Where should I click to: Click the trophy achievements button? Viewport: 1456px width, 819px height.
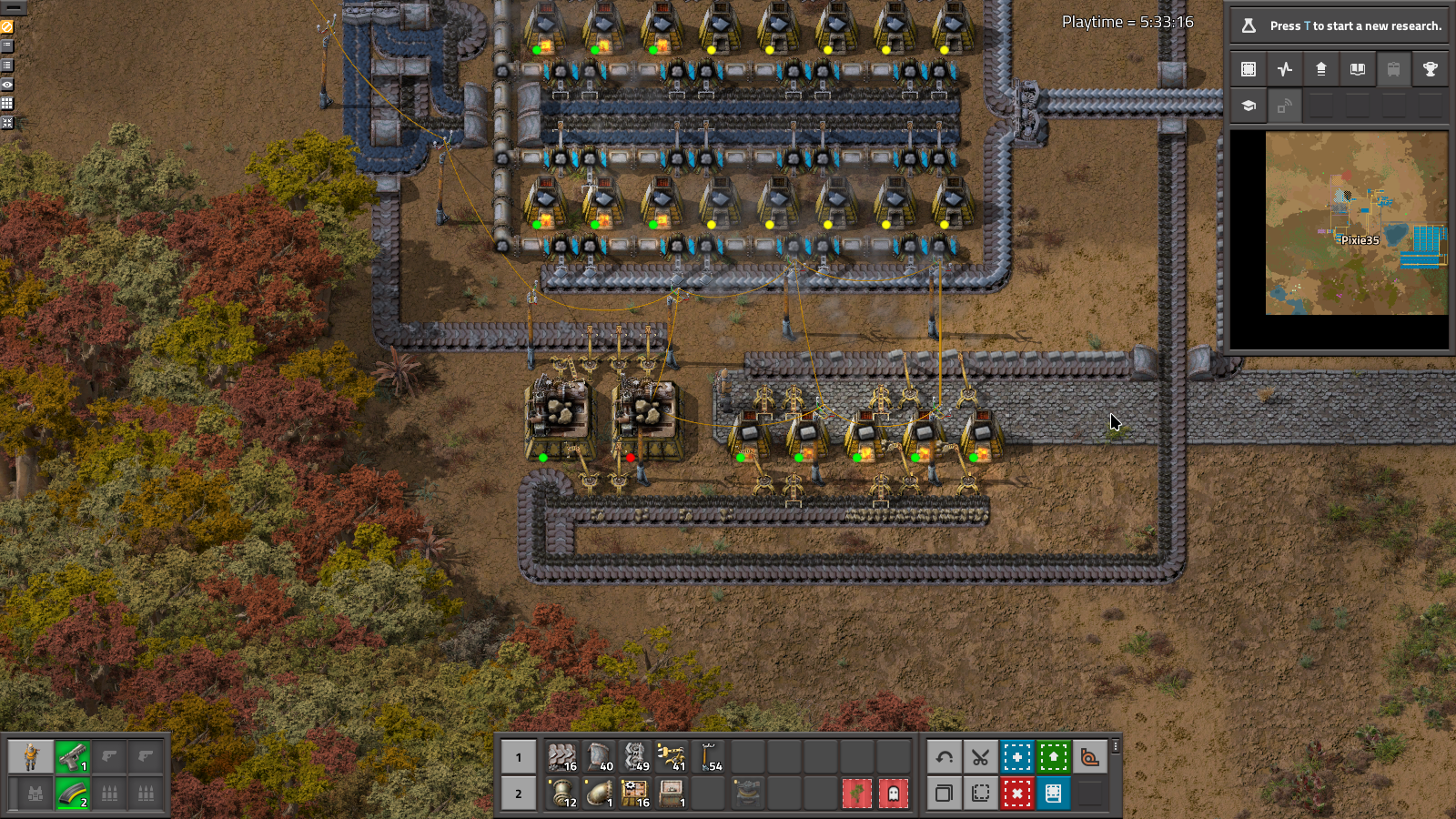(x=1430, y=69)
